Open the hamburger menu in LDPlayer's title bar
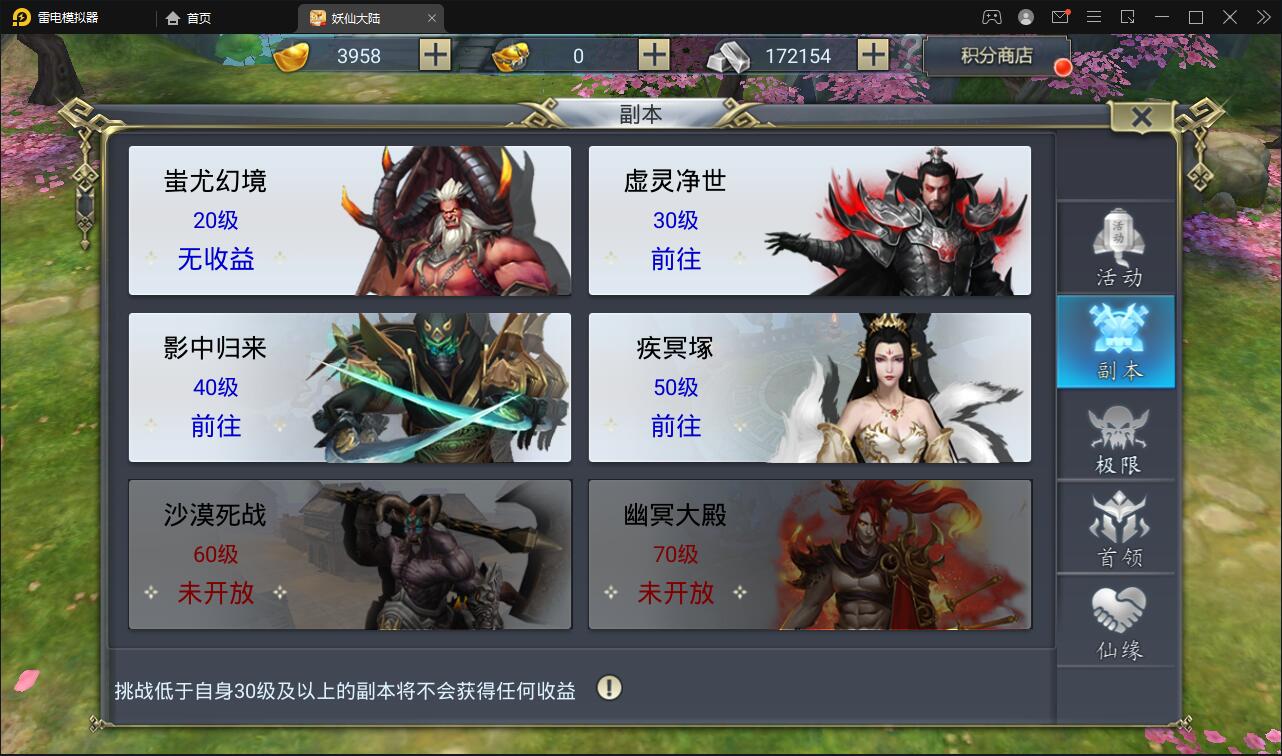The height and width of the screenshot is (756, 1282). coord(1094,17)
